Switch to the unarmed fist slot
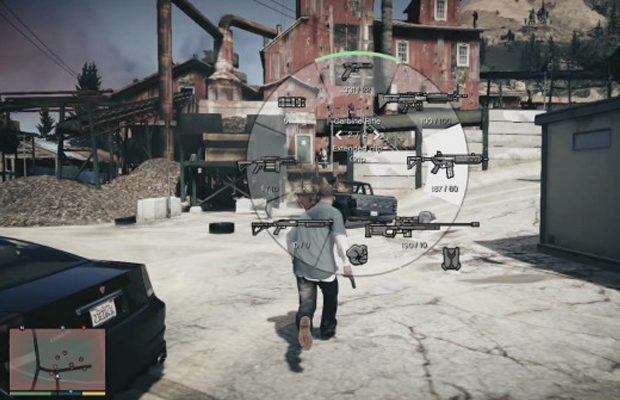 coord(356,254)
